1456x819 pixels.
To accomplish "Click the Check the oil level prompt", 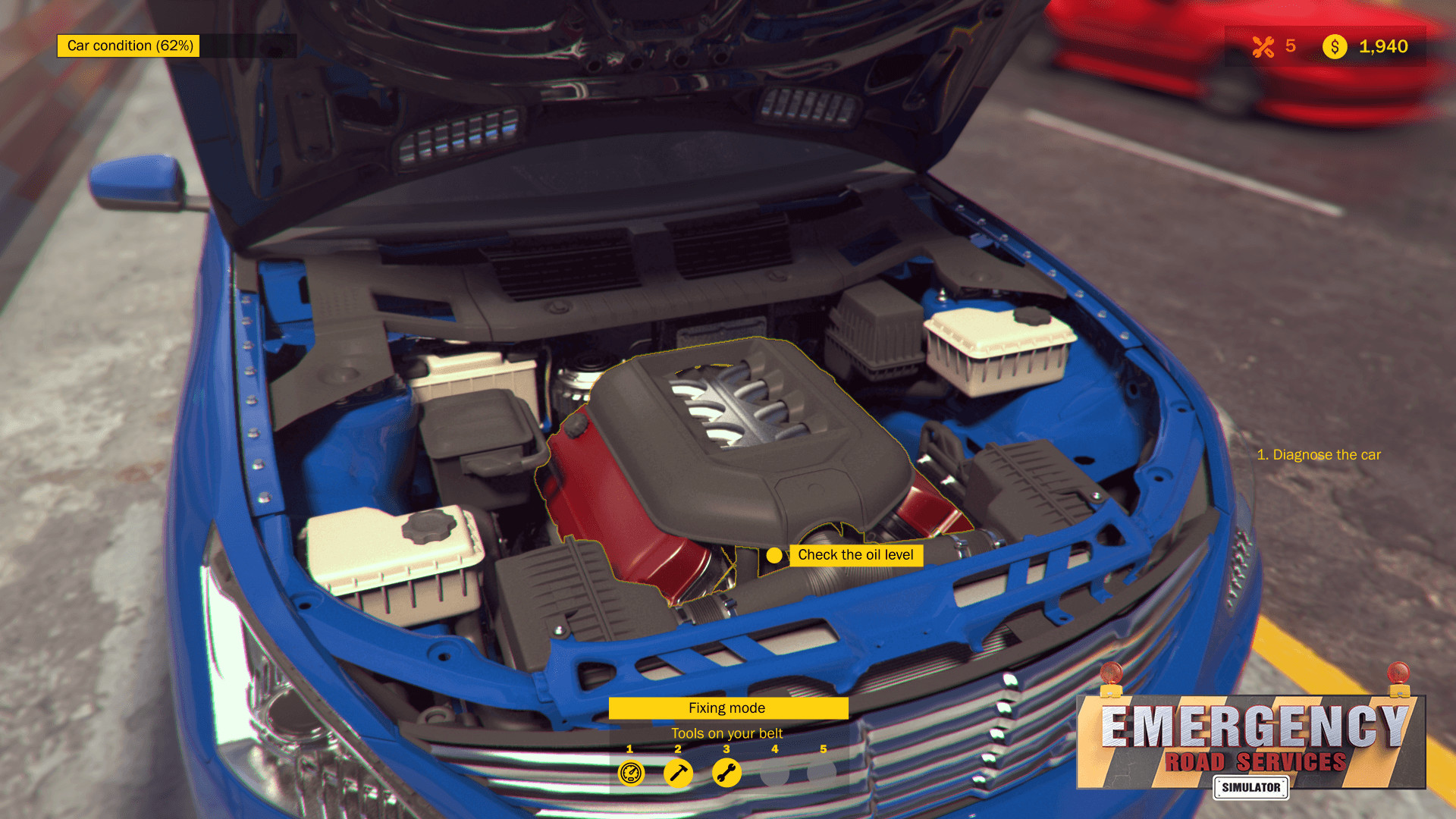I will tap(855, 555).
